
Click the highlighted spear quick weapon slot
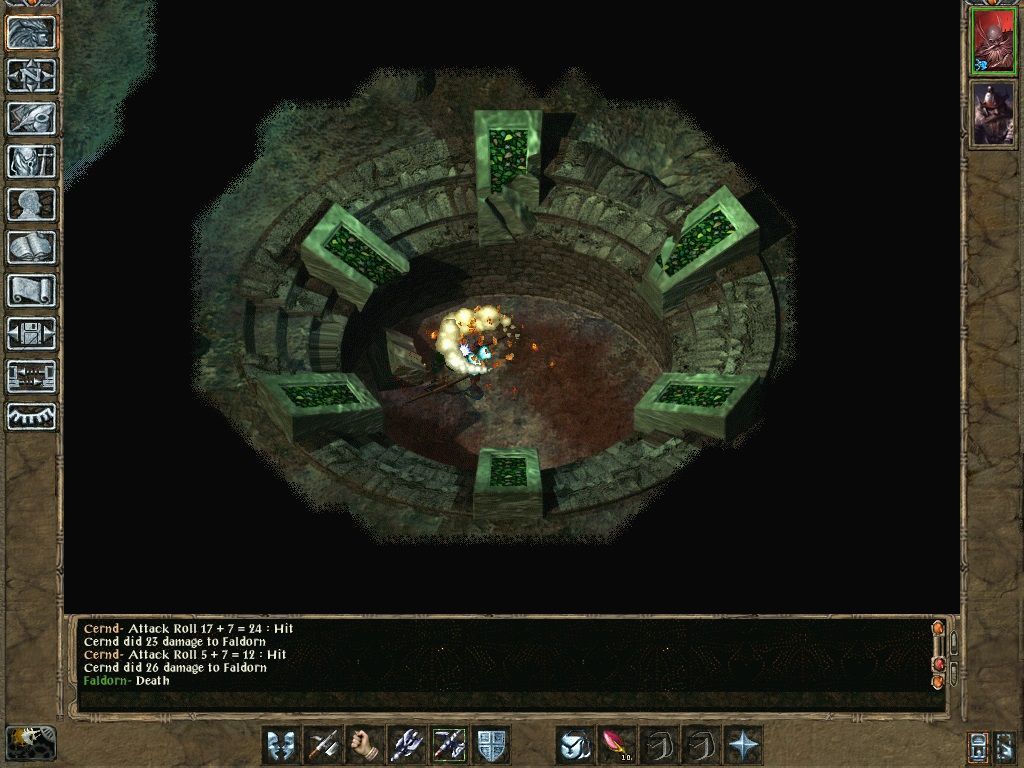click(449, 745)
